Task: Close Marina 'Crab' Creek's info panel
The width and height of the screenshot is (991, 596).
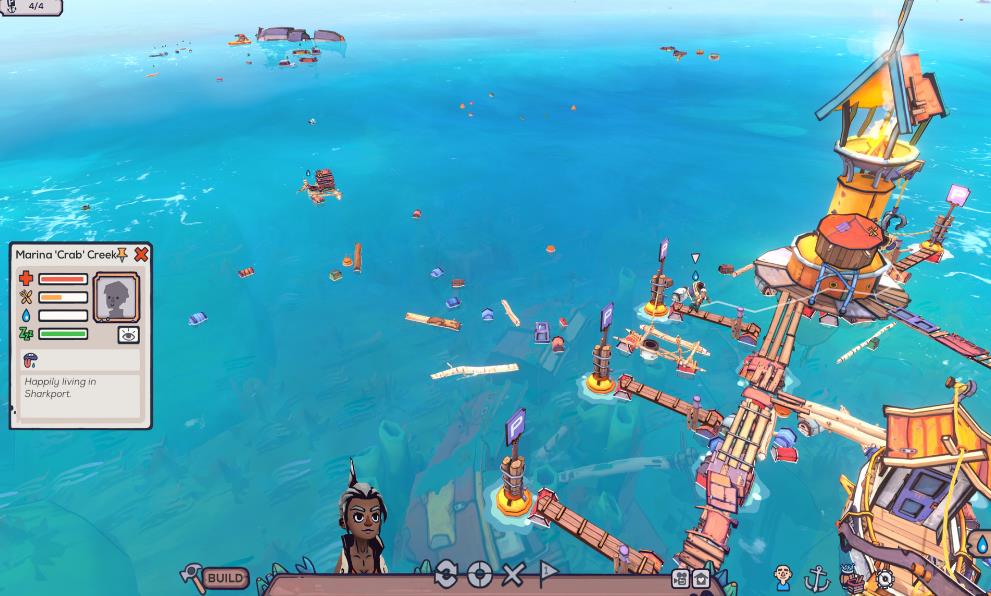Action: click(x=141, y=255)
